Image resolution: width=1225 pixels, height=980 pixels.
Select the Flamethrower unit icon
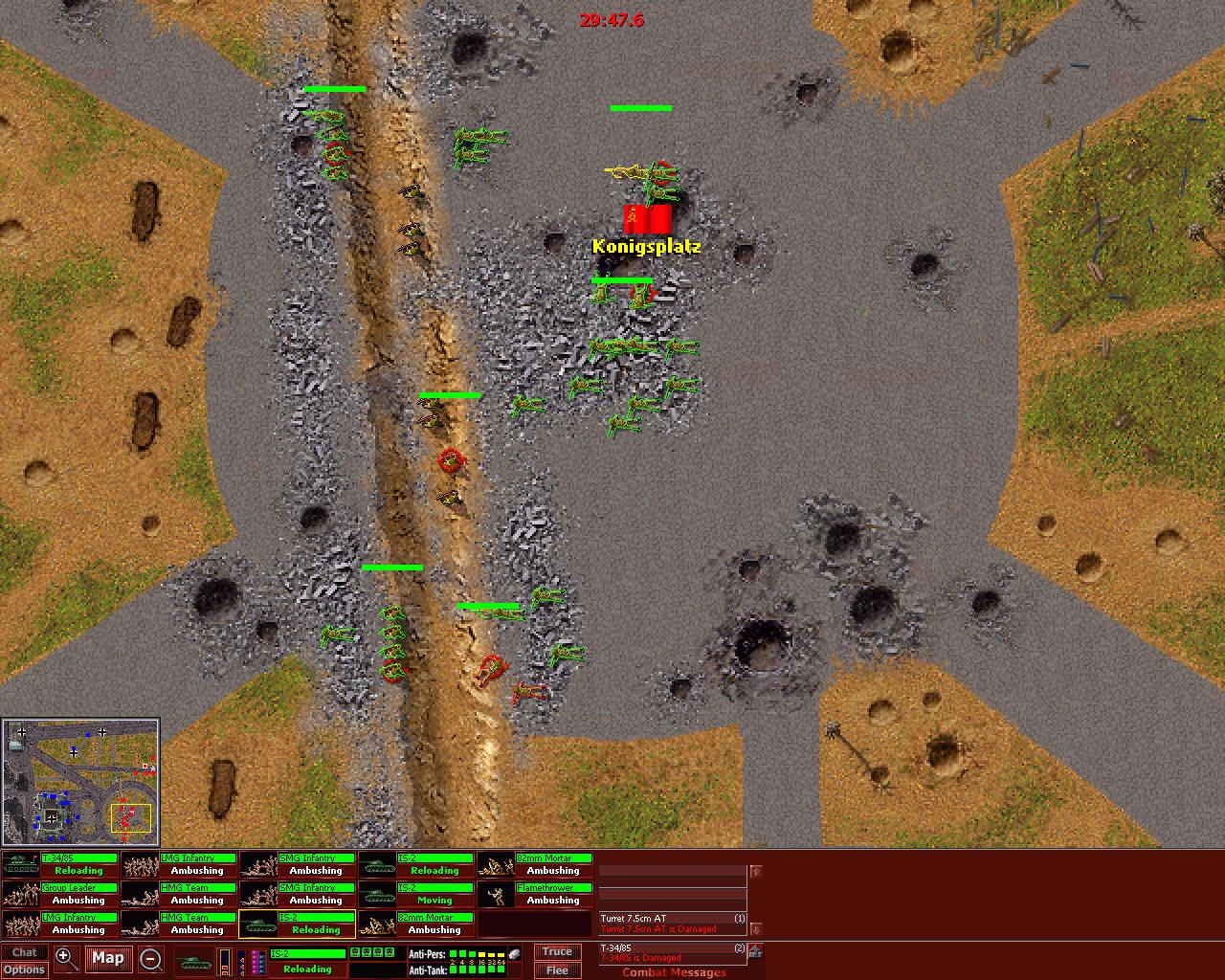(498, 893)
